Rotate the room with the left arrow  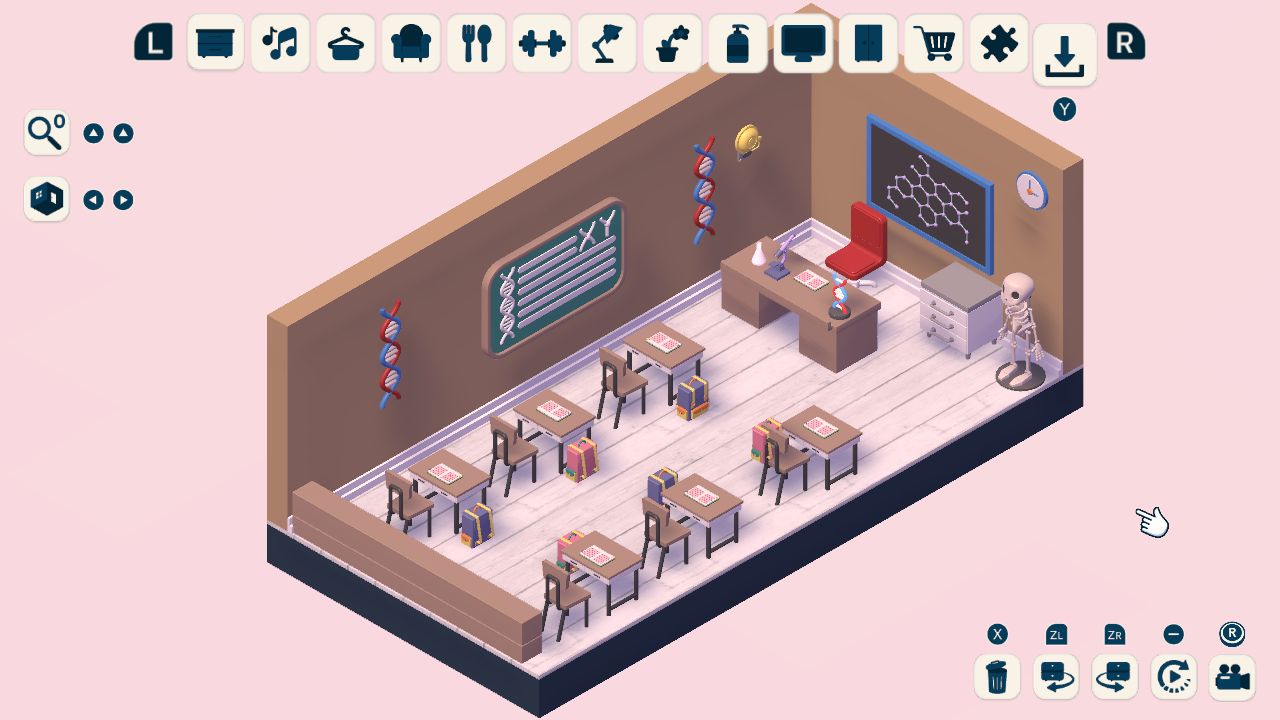pyautogui.click(x=94, y=199)
